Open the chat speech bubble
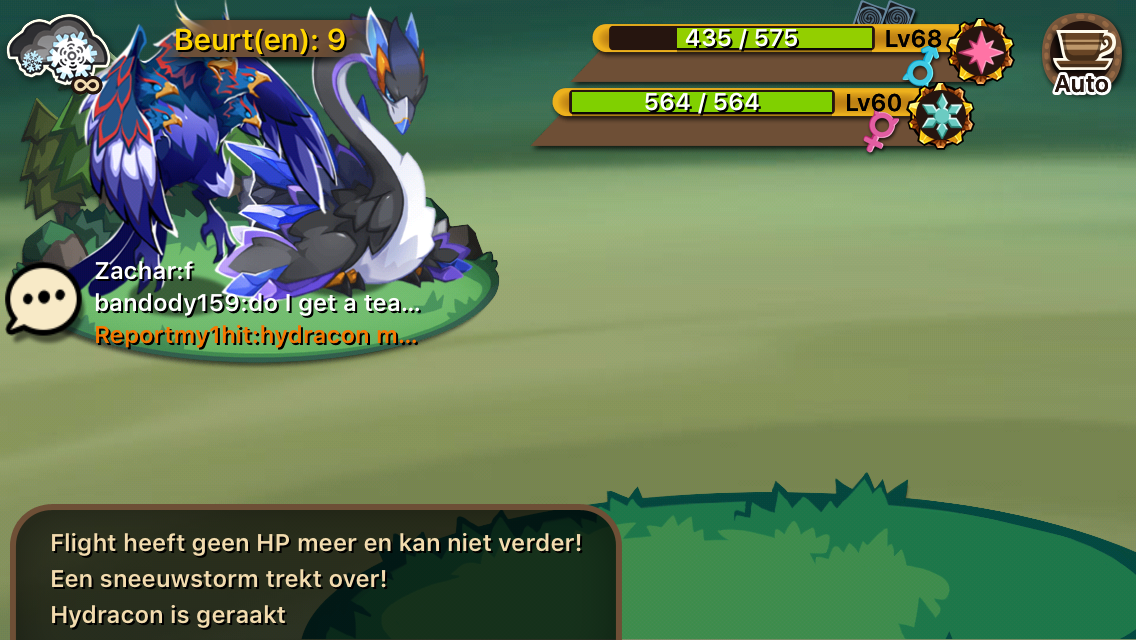This screenshot has width=1136, height=640. click(x=43, y=299)
